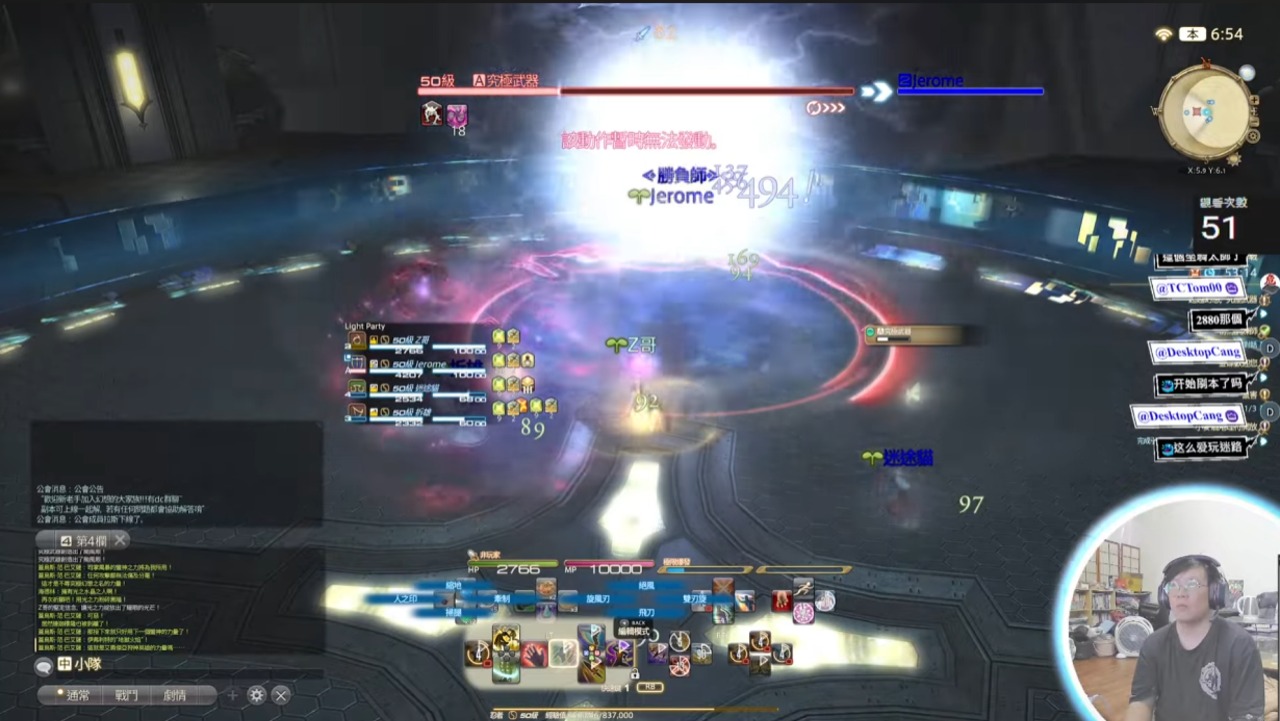
Task: Show the 劇情 chat tab
Action: pyautogui.click(x=175, y=695)
